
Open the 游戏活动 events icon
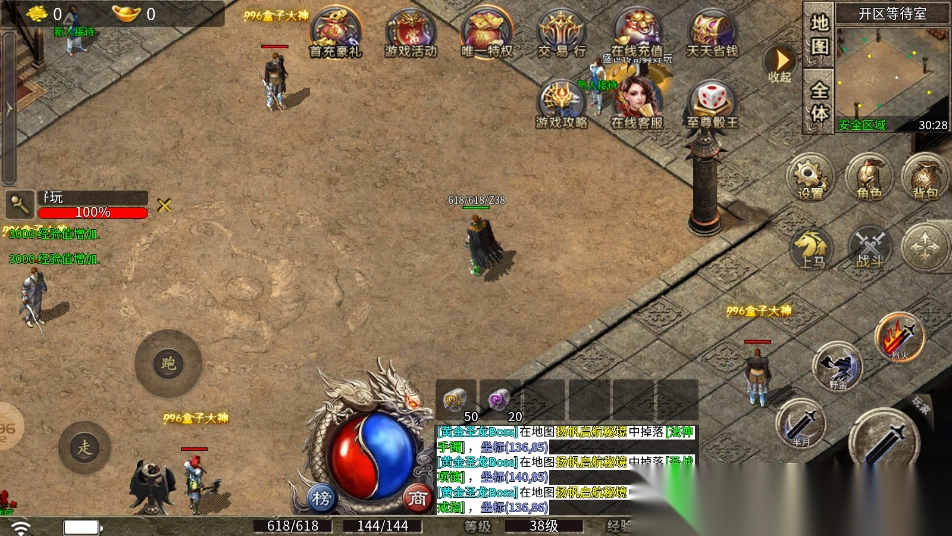[410, 32]
